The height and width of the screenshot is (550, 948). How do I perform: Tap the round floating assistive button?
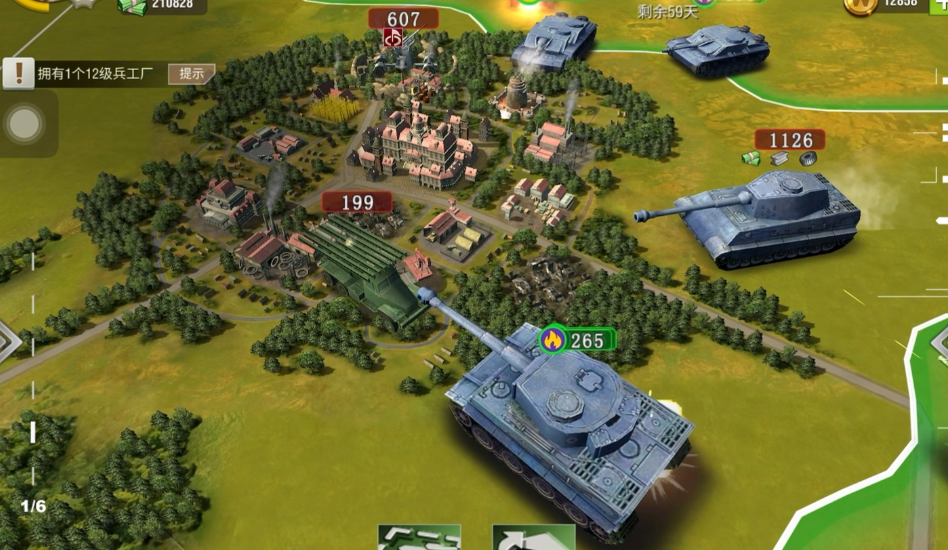pos(24,124)
